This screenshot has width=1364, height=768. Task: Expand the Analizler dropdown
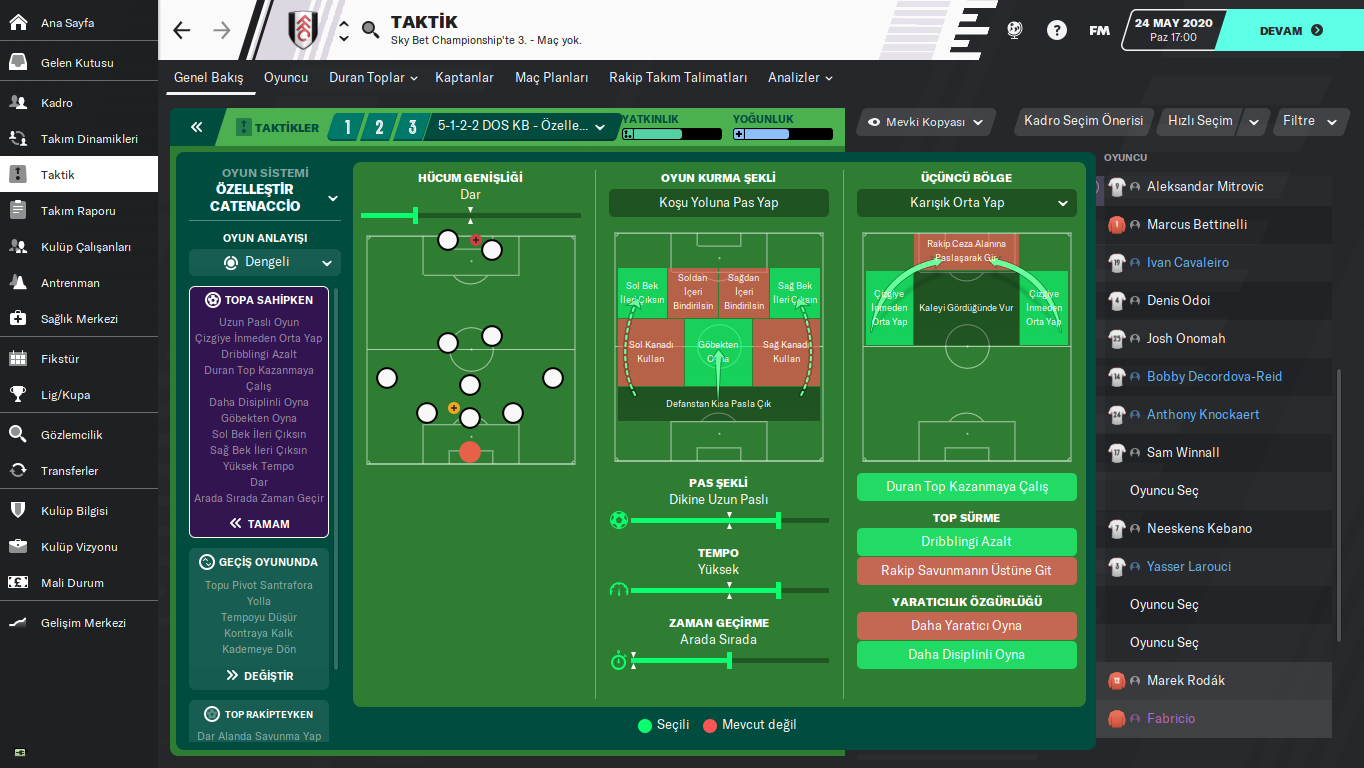pyautogui.click(x=800, y=78)
